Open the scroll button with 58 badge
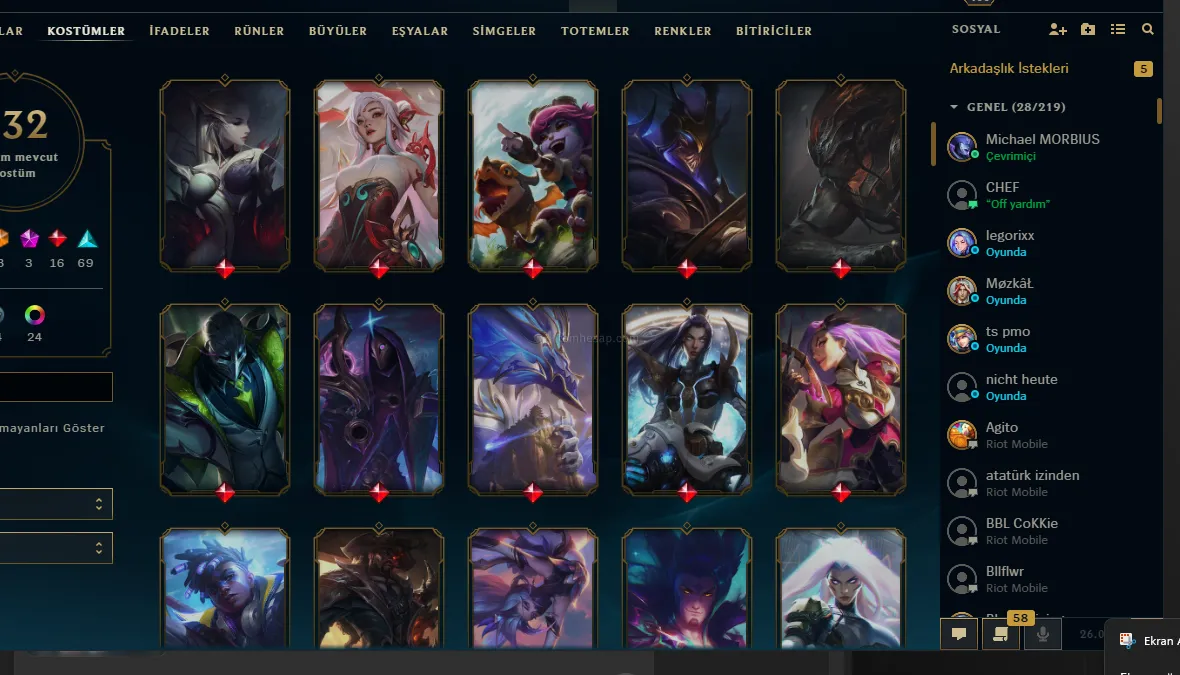This screenshot has width=1180, height=675. (x=1000, y=633)
